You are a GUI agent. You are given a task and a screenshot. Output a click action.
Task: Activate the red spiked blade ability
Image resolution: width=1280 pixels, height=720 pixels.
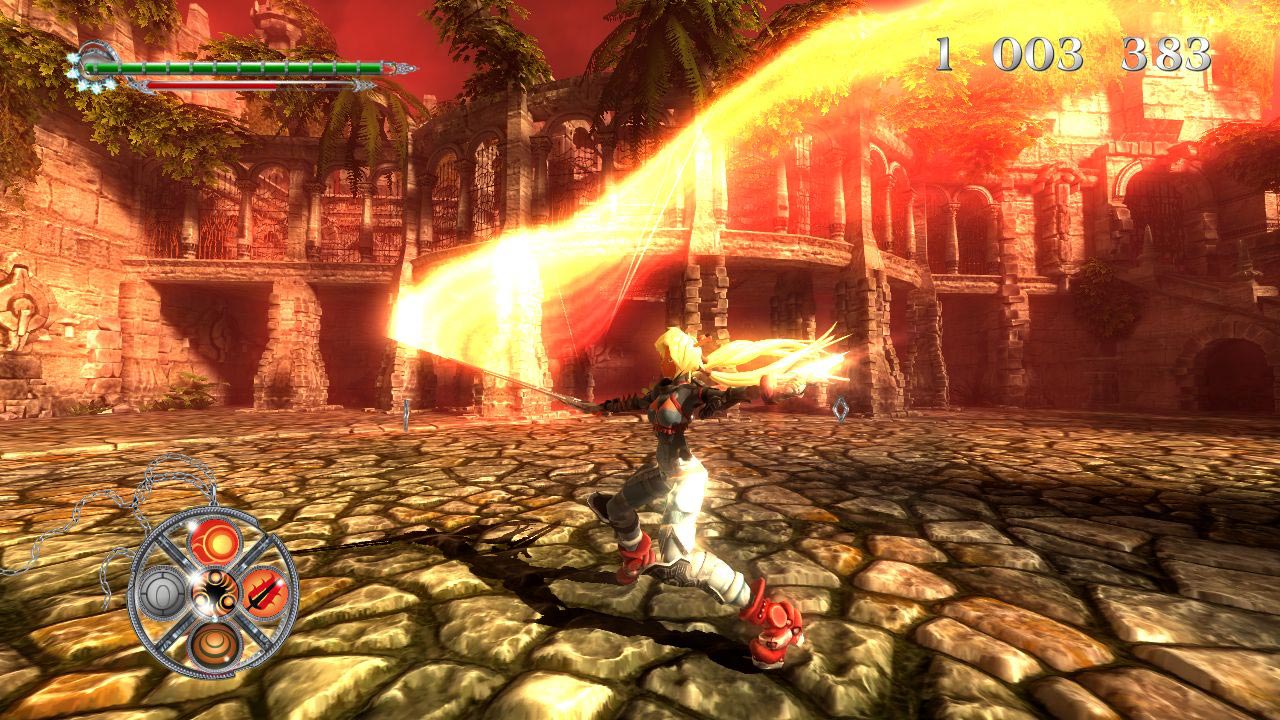[265, 592]
